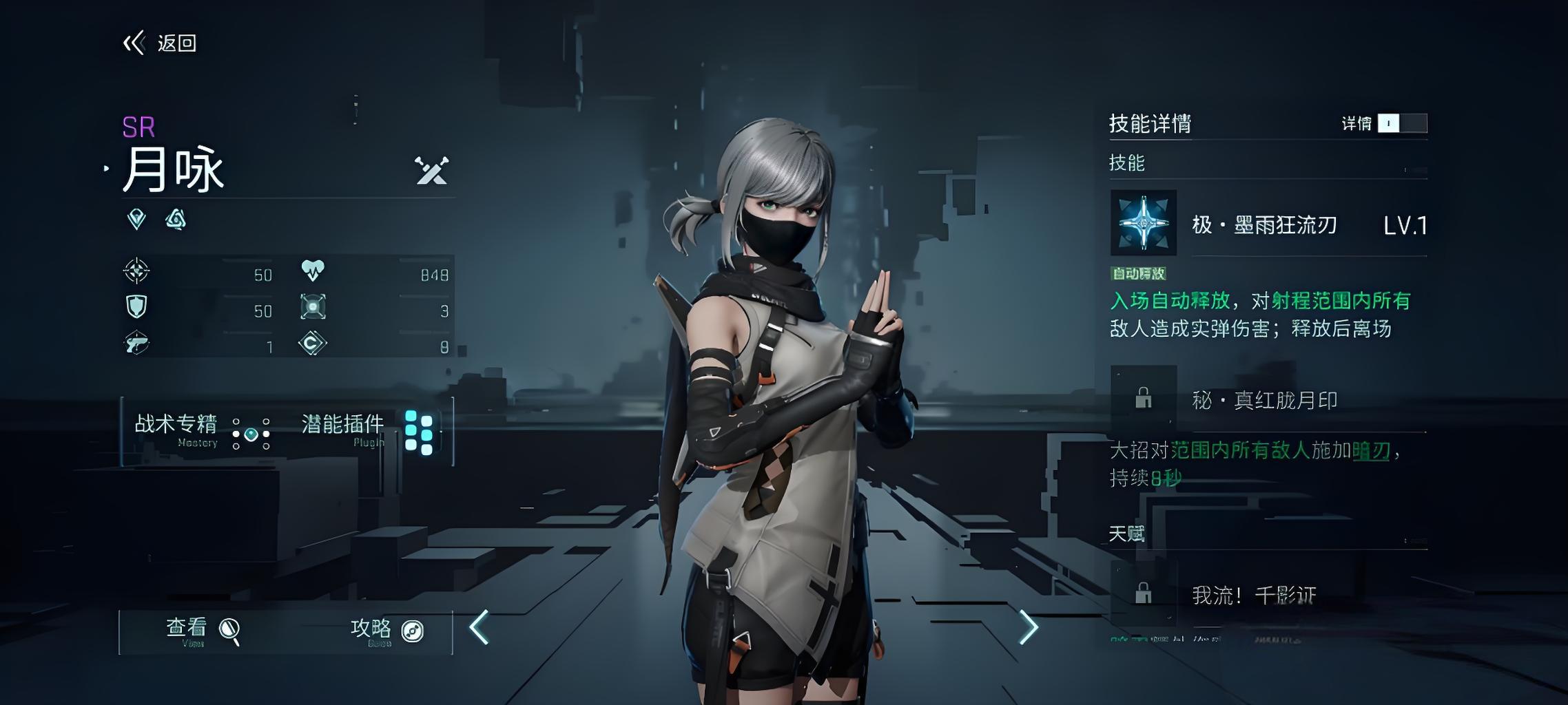Select the locked 秘·真红胧月印 skill
1568x705 pixels.
click(1144, 399)
